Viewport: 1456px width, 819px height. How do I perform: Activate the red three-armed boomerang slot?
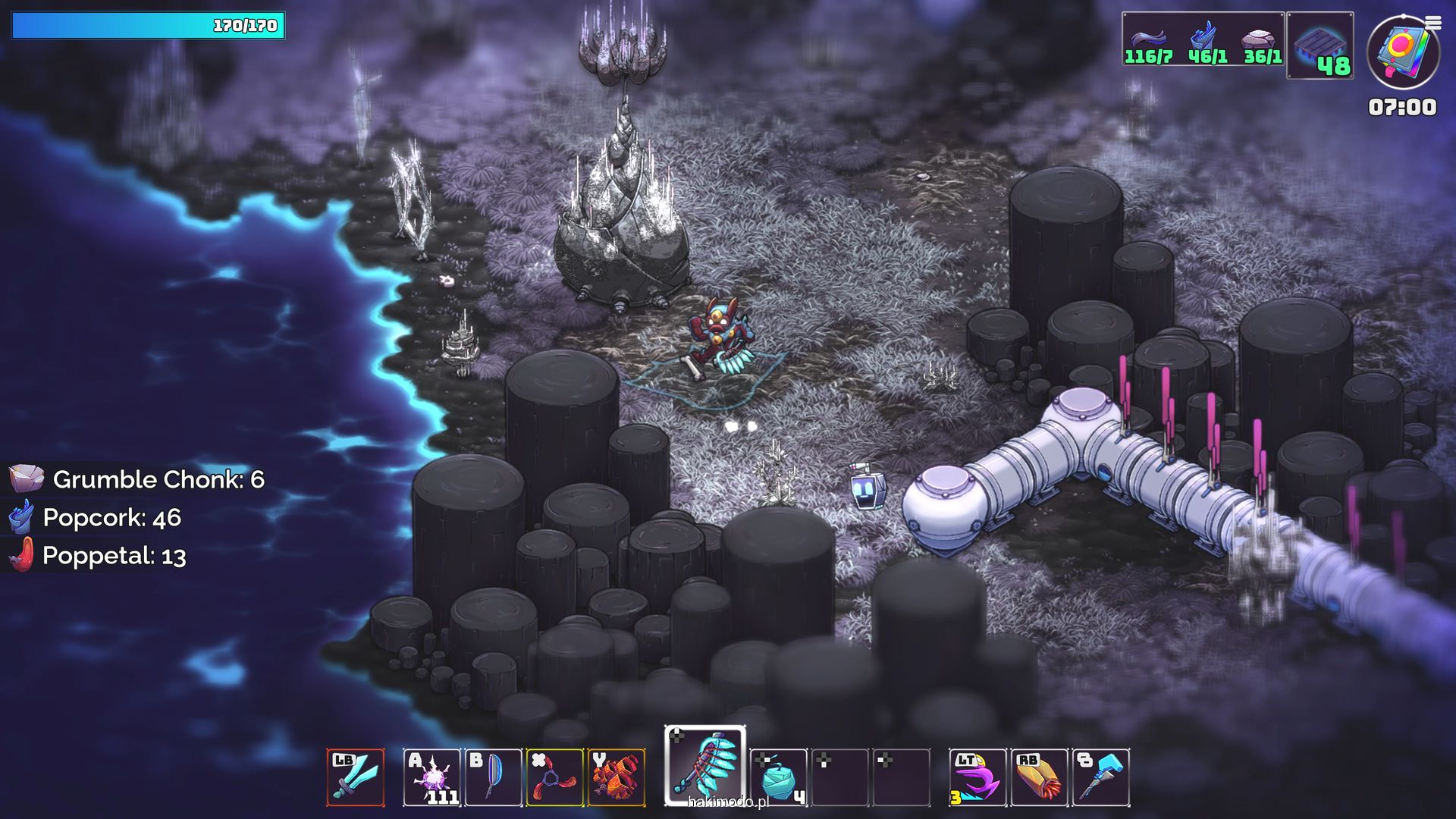[554, 777]
